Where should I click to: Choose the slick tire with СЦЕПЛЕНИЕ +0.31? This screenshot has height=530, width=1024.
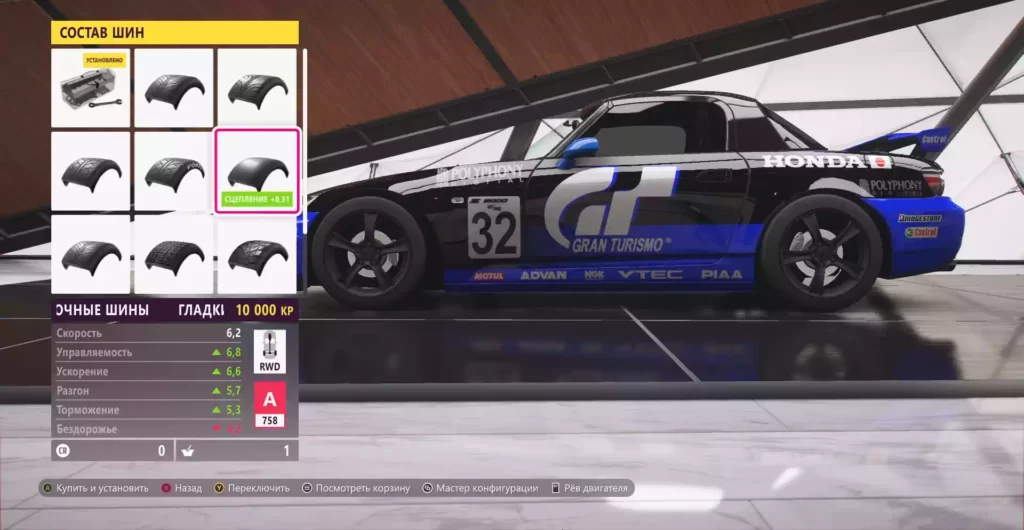(257, 170)
